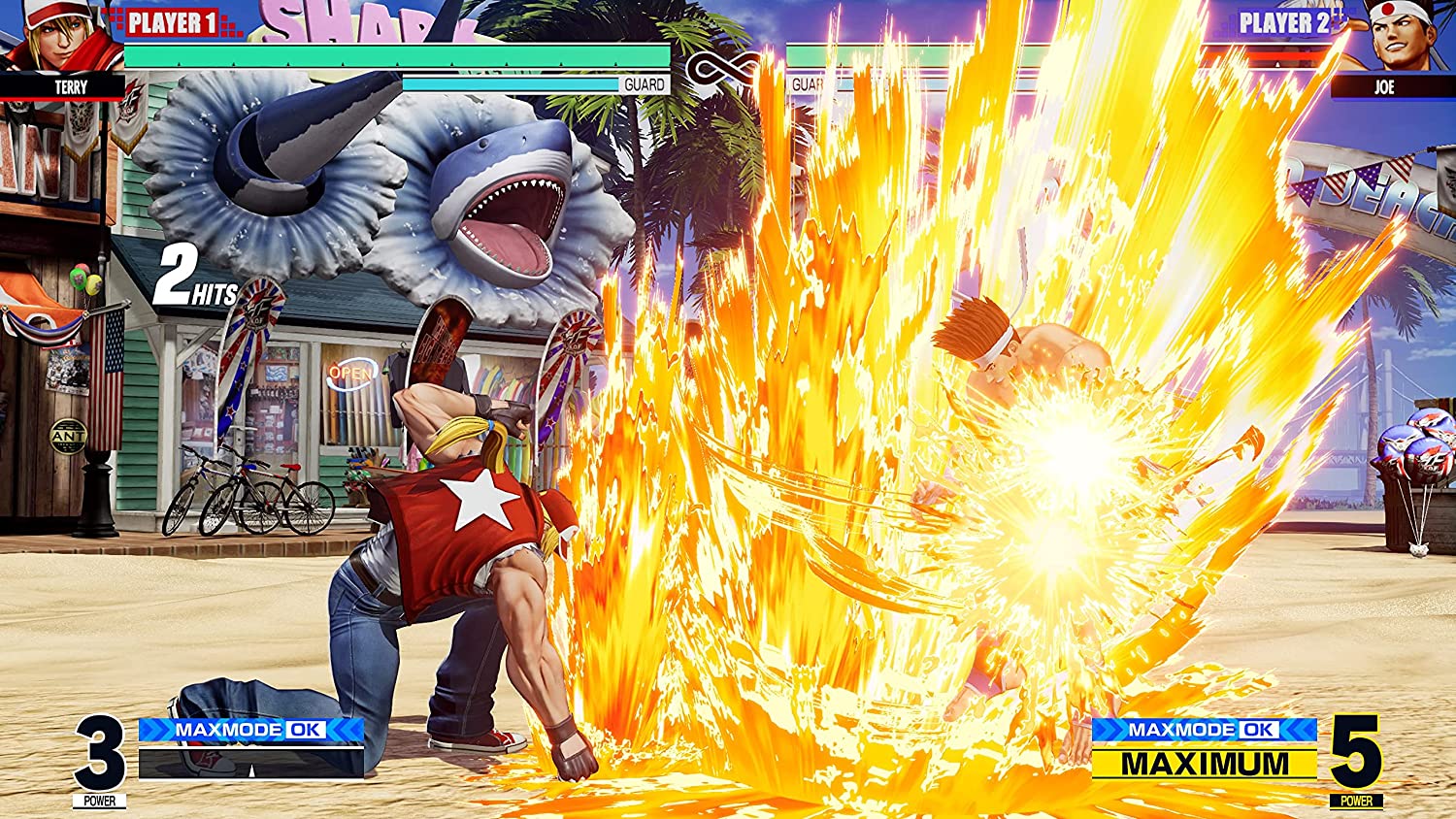Click the infinity timer symbol
Screen dimensions: 1456x819
[720, 70]
